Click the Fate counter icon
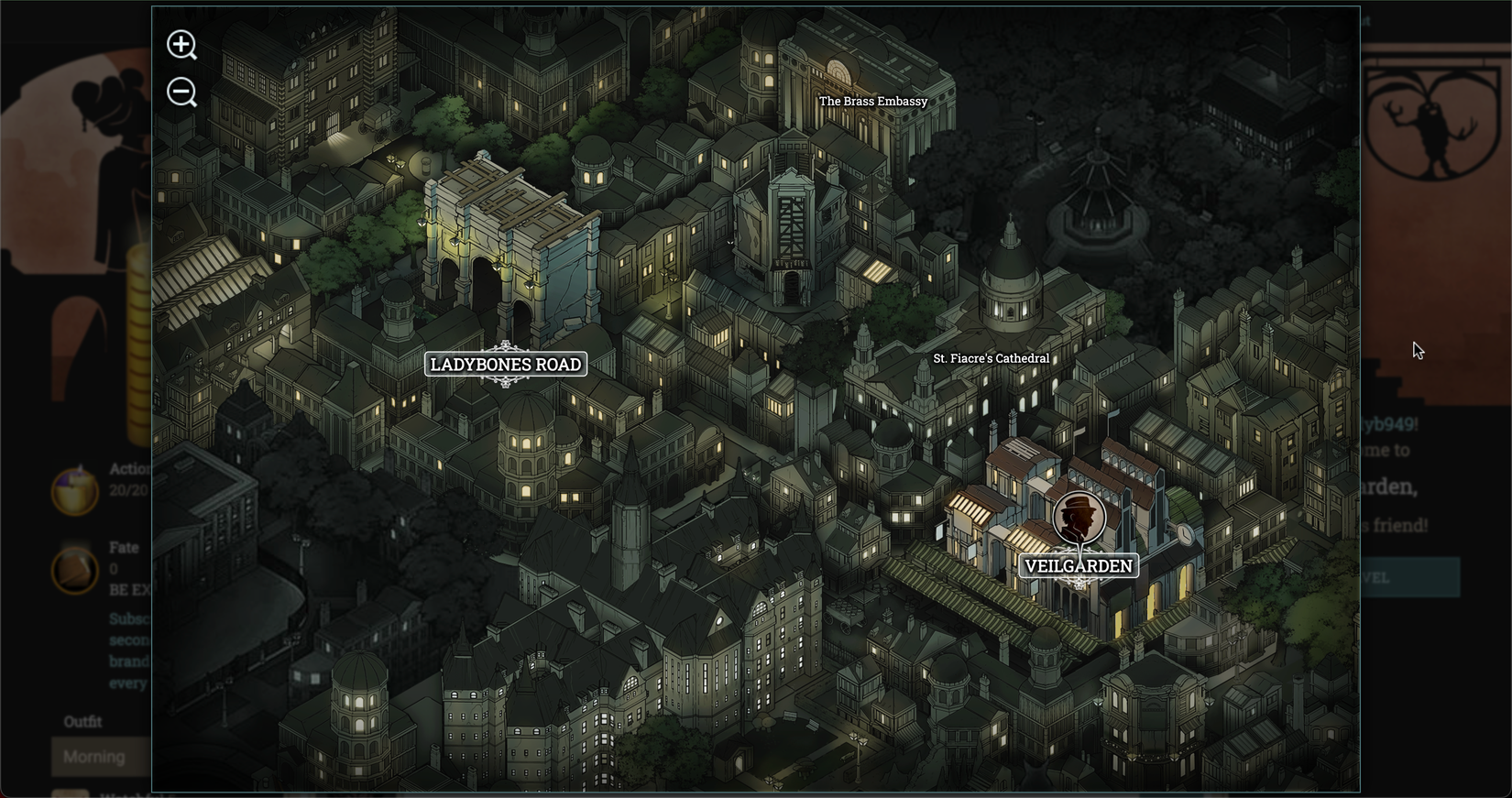Viewport: 1512px width, 798px height. (75, 570)
